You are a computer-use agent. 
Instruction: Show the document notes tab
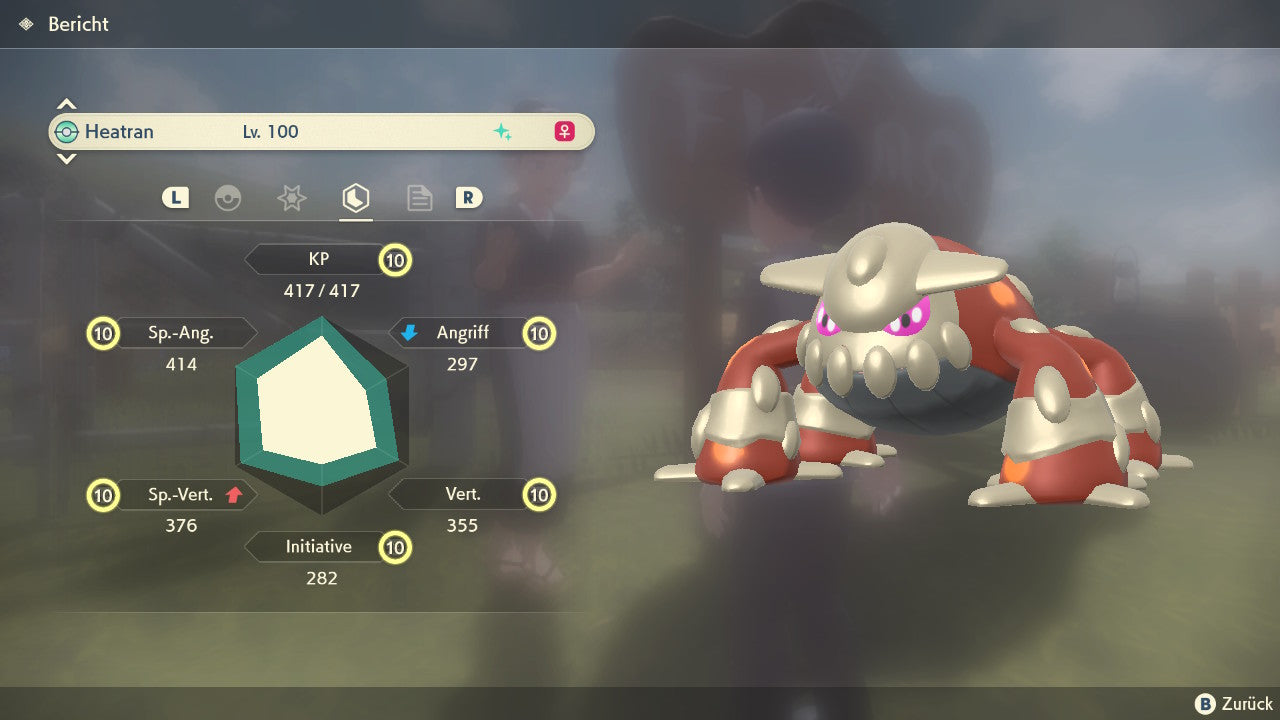point(419,198)
